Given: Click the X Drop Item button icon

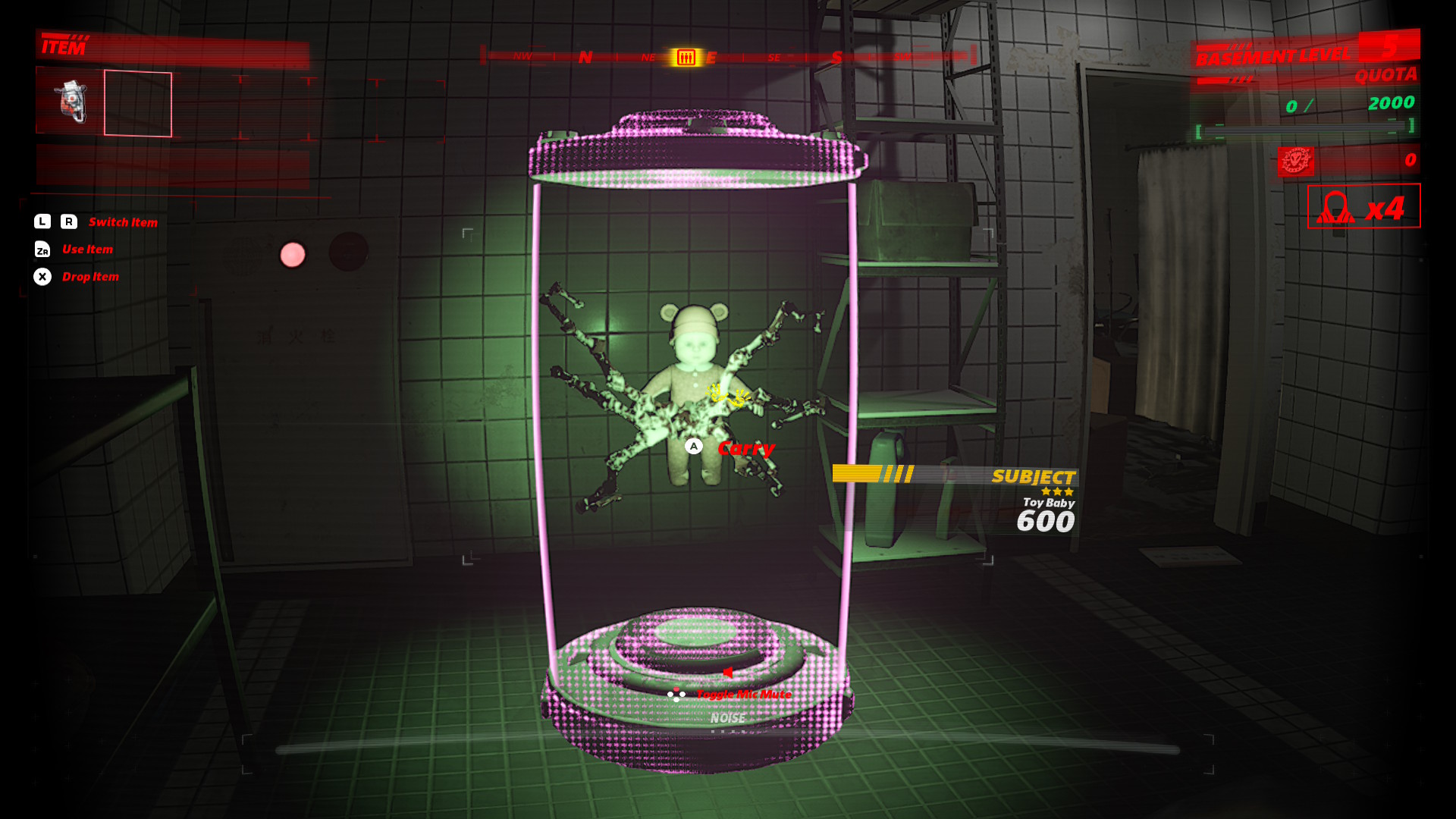Looking at the screenshot, I should 42,277.
